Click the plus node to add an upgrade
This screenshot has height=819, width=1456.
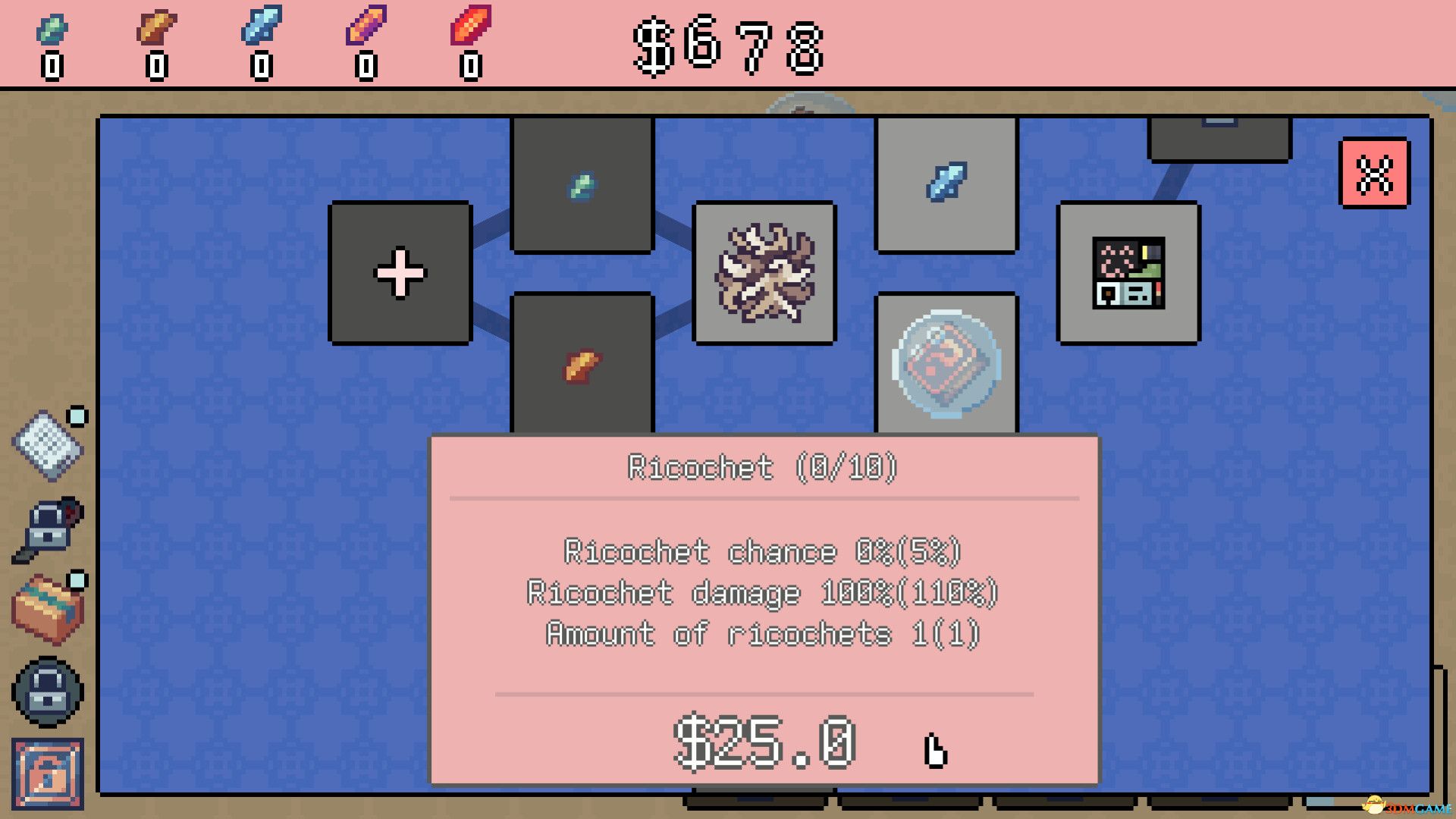coord(400,273)
